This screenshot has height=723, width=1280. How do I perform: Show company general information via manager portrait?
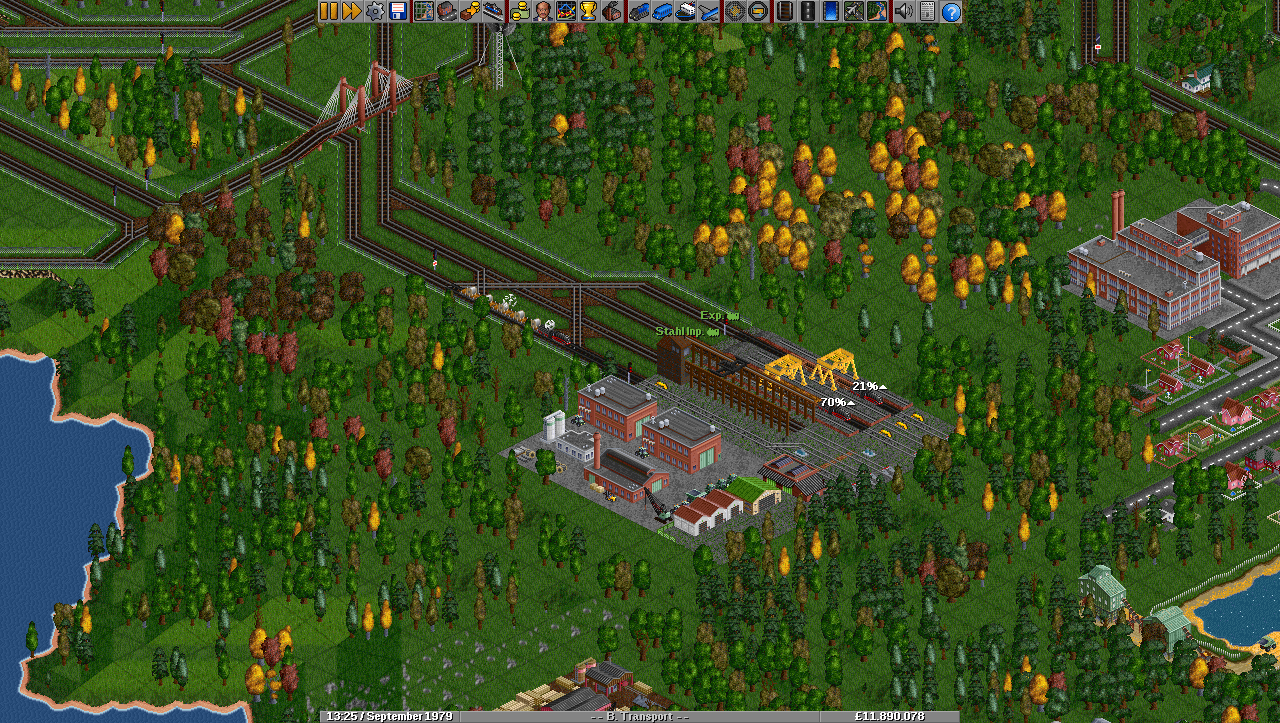click(542, 11)
